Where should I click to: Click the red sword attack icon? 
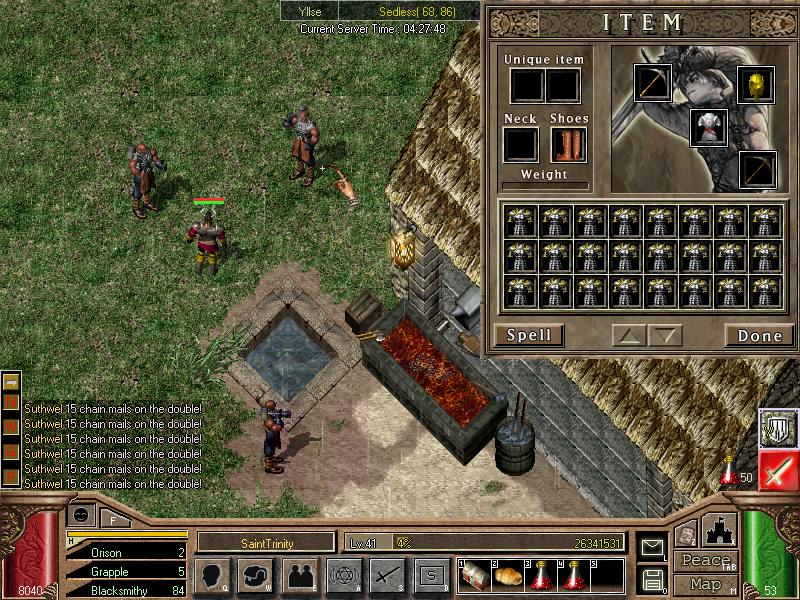777,470
